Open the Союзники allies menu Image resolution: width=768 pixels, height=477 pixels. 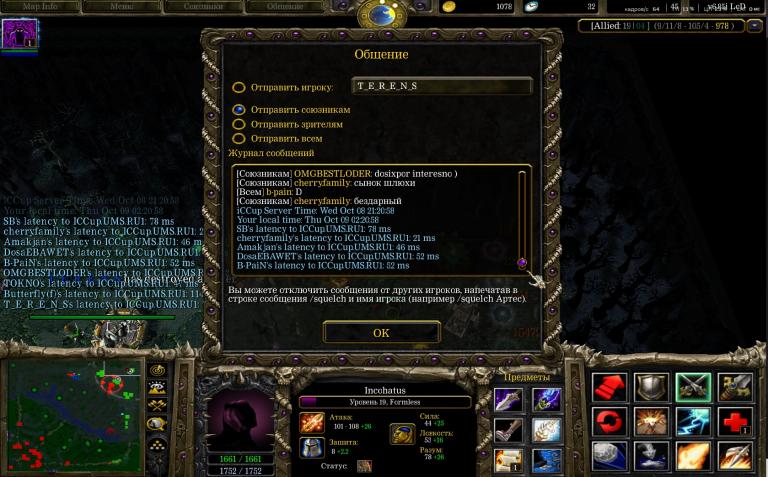[203, 6]
